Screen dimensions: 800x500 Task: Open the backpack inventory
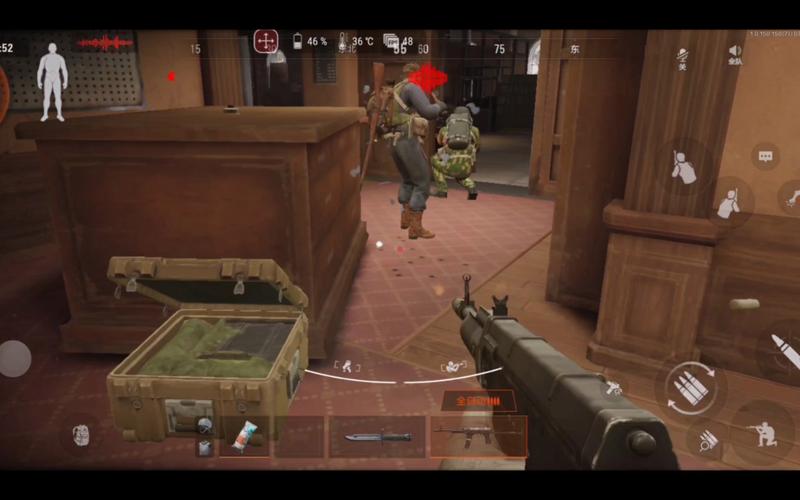[x=82, y=435]
